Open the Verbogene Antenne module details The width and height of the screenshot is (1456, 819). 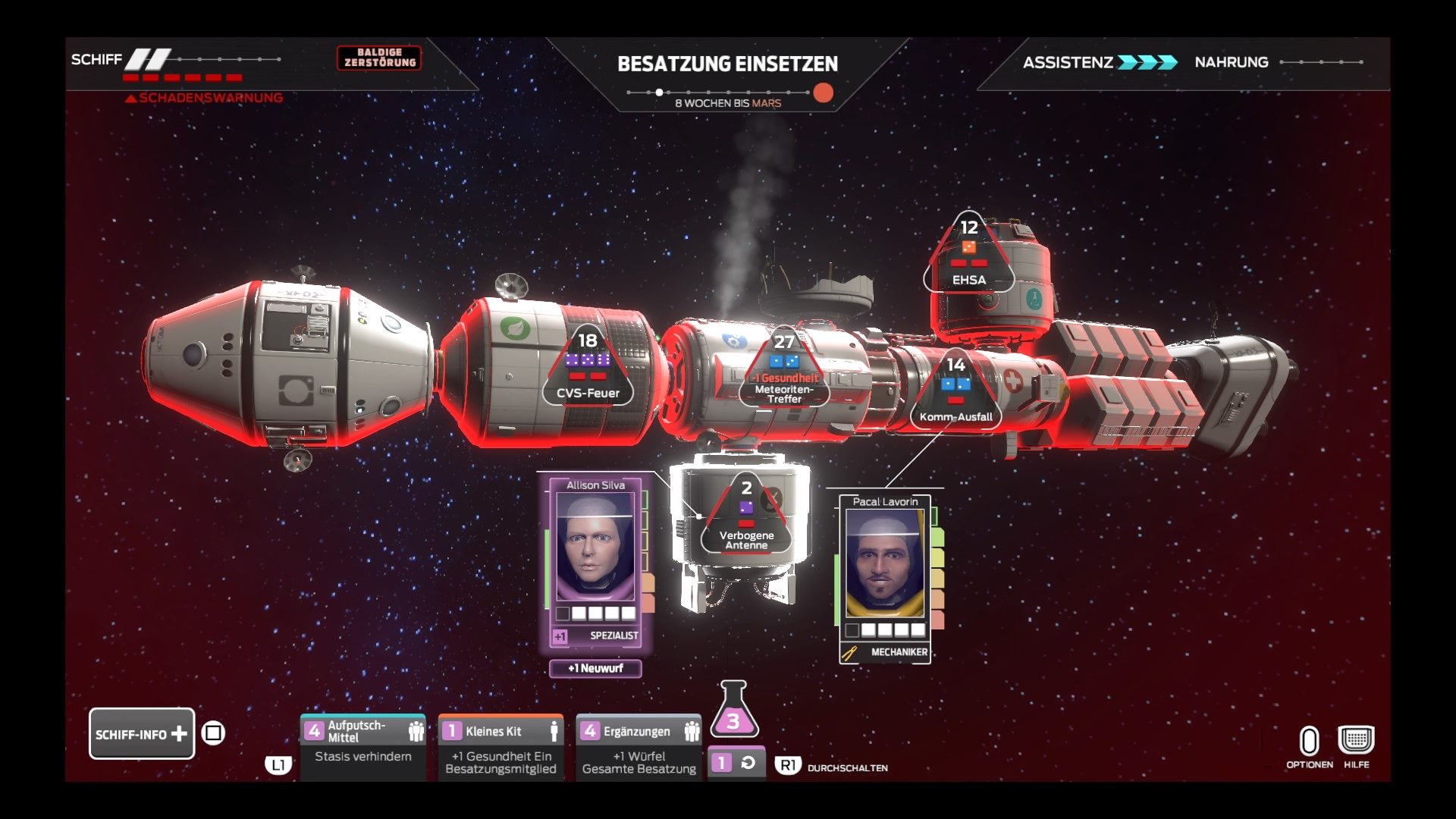(746, 516)
